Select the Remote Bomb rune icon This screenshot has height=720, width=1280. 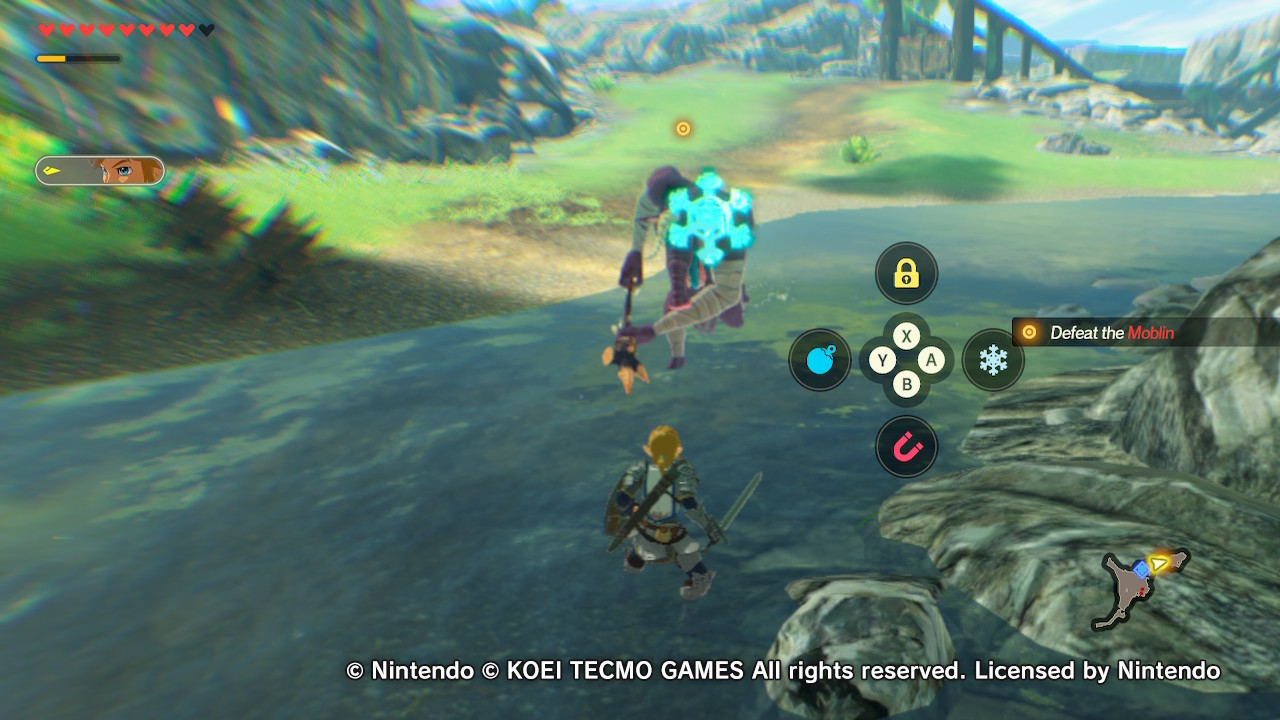pyautogui.click(x=820, y=360)
